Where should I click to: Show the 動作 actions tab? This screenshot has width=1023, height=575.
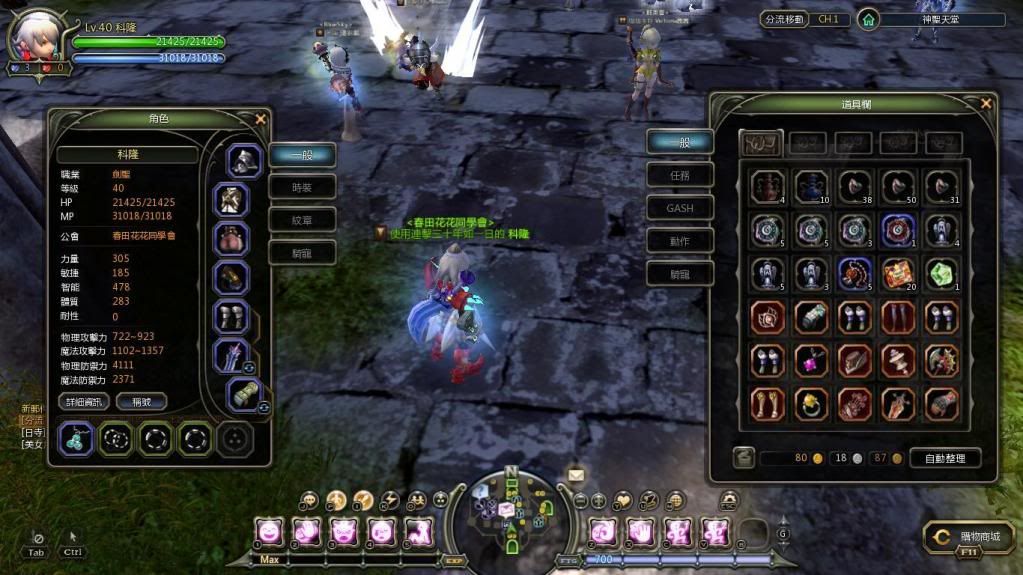[x=679, y=241]
